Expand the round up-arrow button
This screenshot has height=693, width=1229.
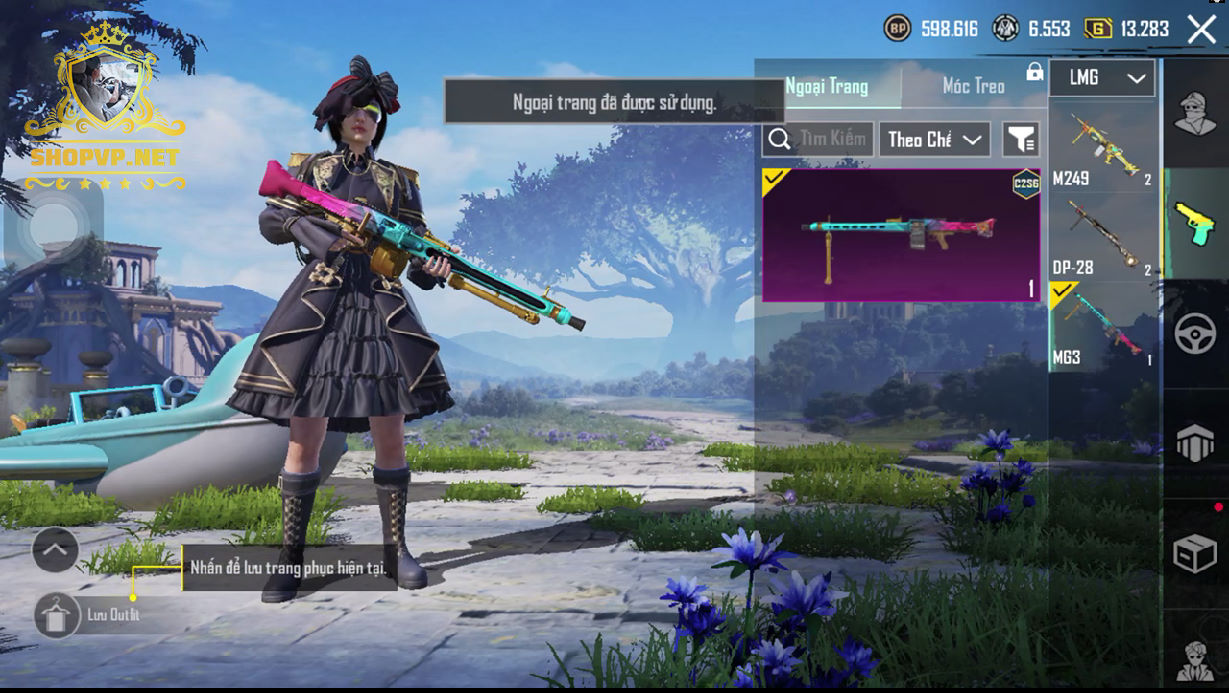tap(55, 549)
